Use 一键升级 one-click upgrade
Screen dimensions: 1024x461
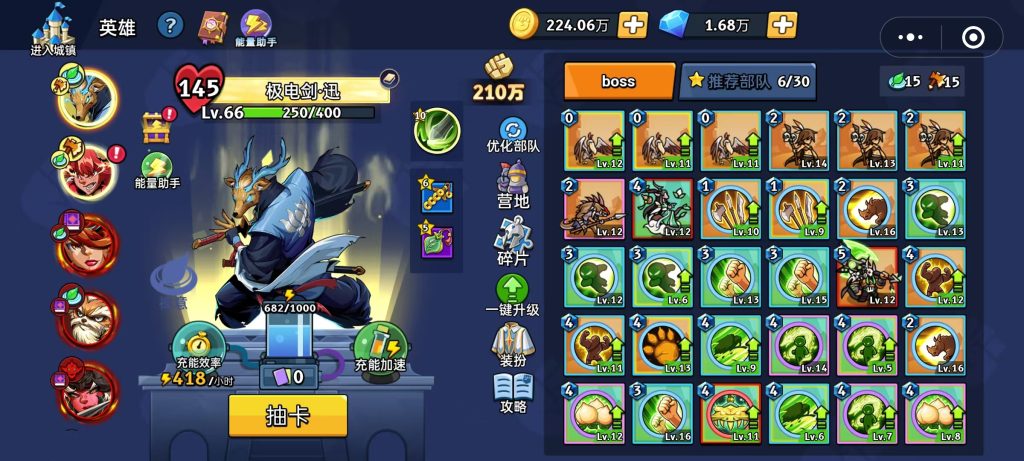tap(512, 295)
